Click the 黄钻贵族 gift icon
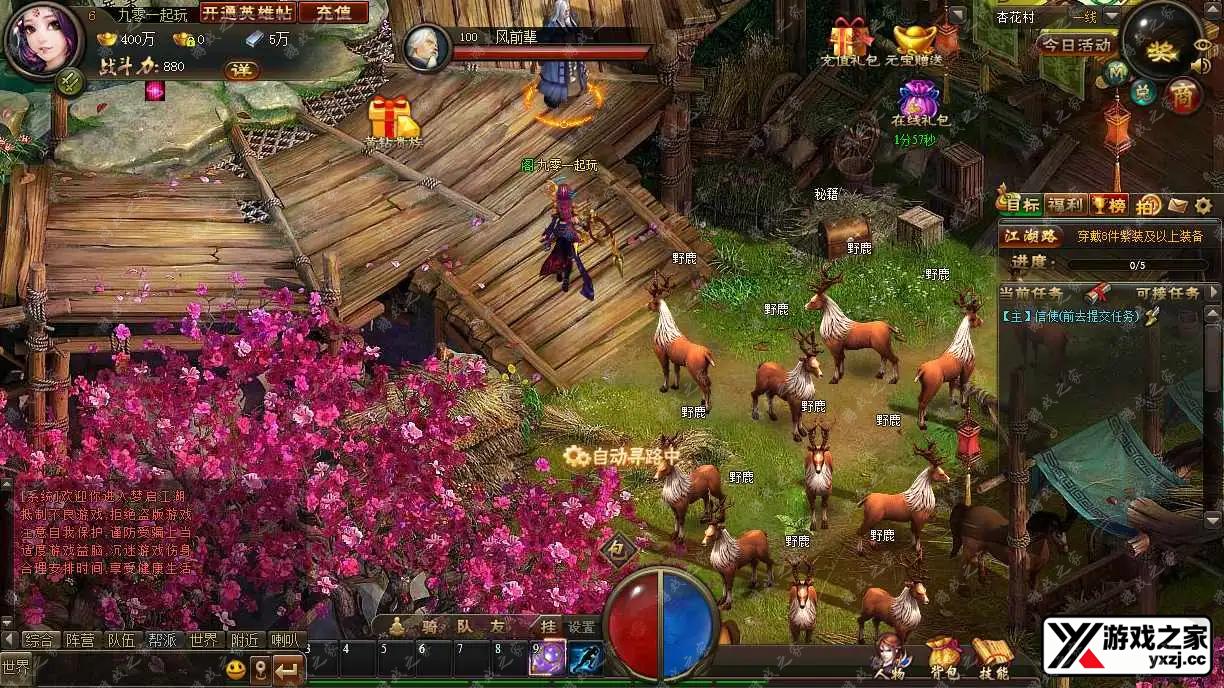Viewport: 1224px width, 688px height. 392,119
